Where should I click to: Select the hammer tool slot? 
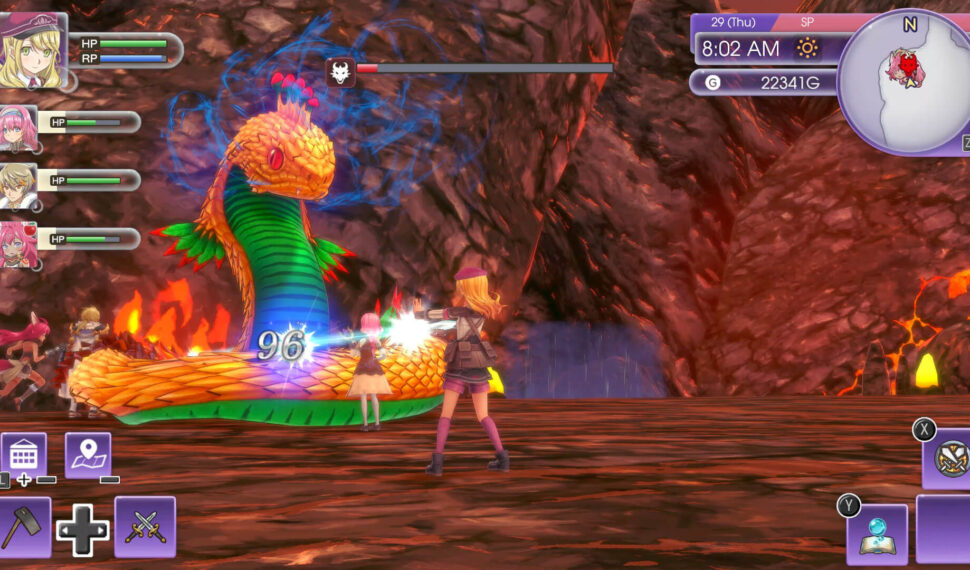(x=22, y=526)
